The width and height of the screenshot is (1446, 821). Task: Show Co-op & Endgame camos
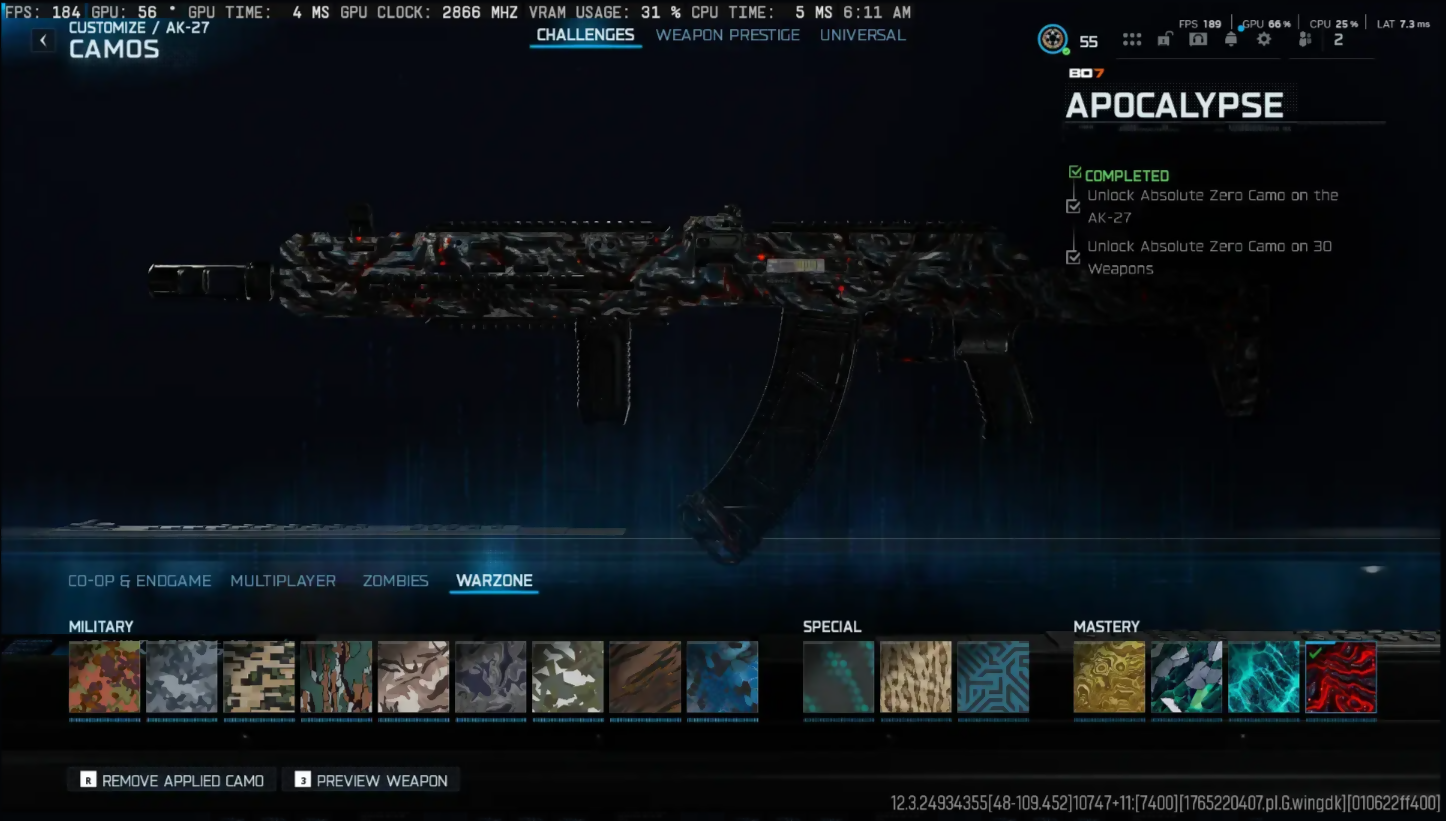[139, 581]
